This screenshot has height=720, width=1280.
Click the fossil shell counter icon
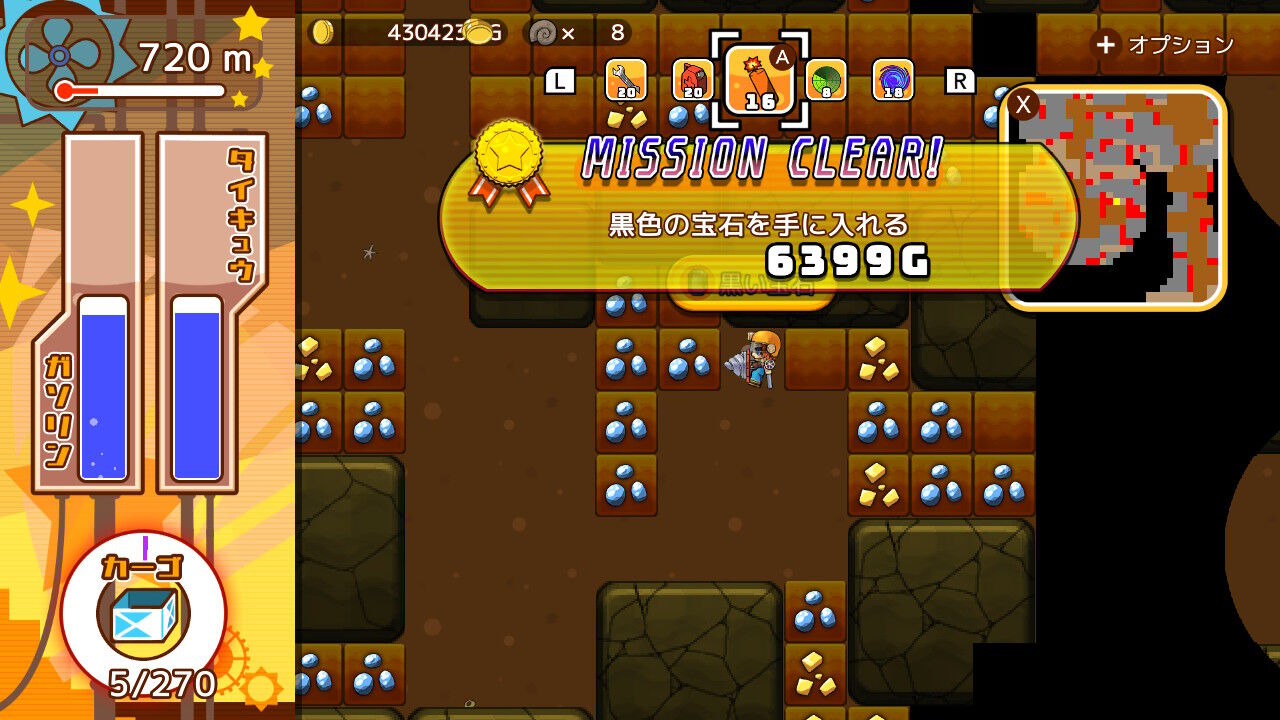pos(541,31)
